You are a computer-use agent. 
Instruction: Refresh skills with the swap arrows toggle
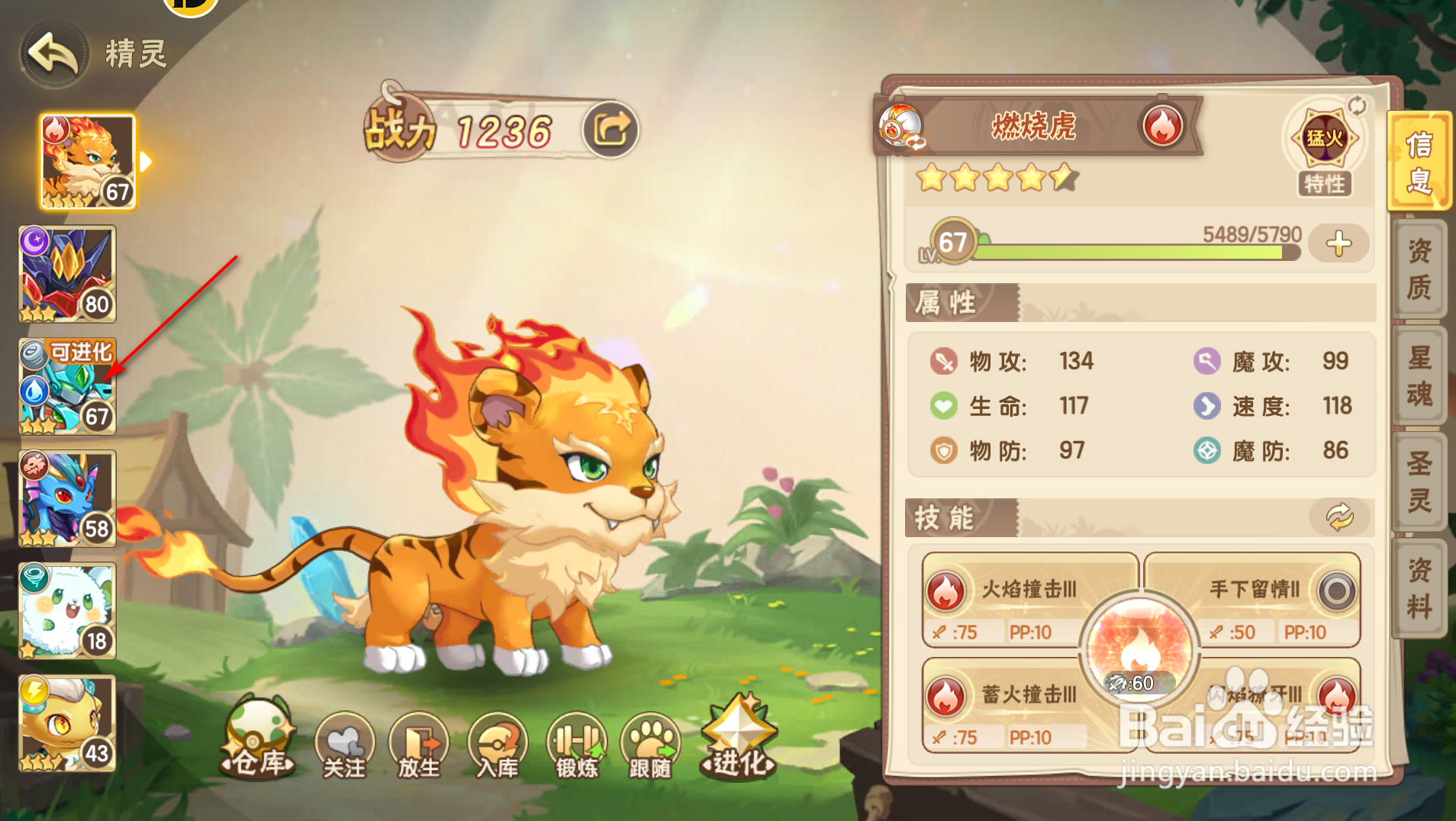click(1341, 517)
